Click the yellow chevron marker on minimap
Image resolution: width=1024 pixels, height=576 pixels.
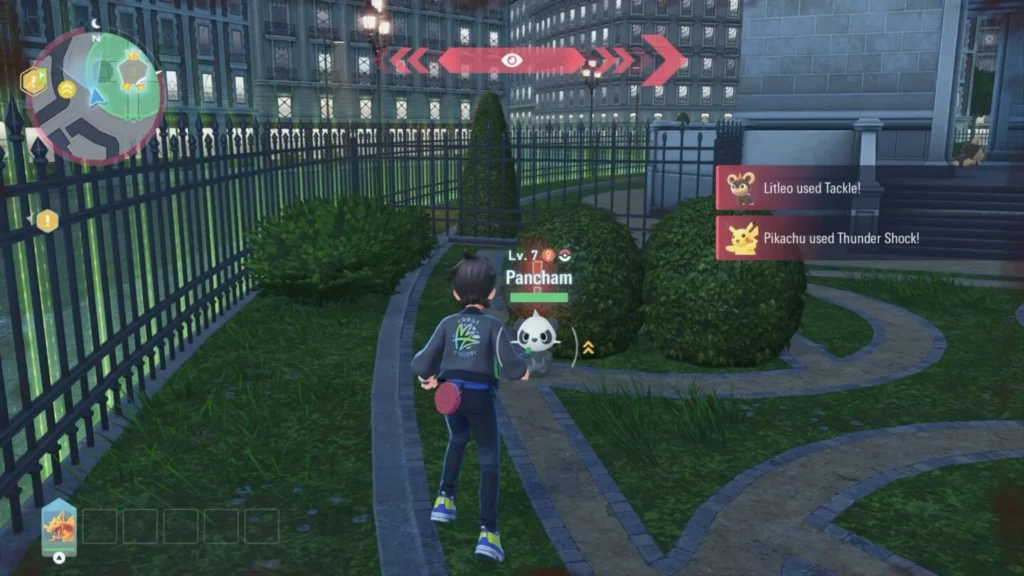click(x=67, y=90)
